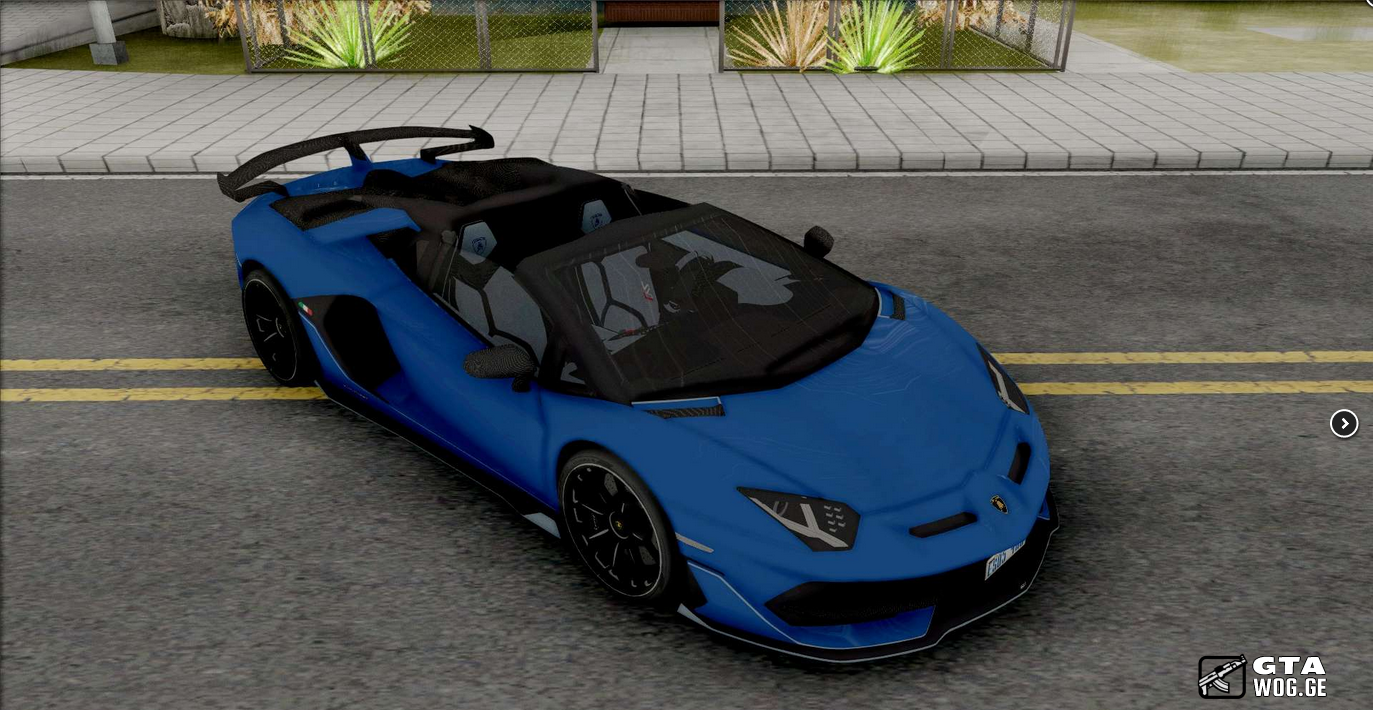Go to the next gallery image arrow
Viewport: 1373px width, 710px height.
[1343, 424]
